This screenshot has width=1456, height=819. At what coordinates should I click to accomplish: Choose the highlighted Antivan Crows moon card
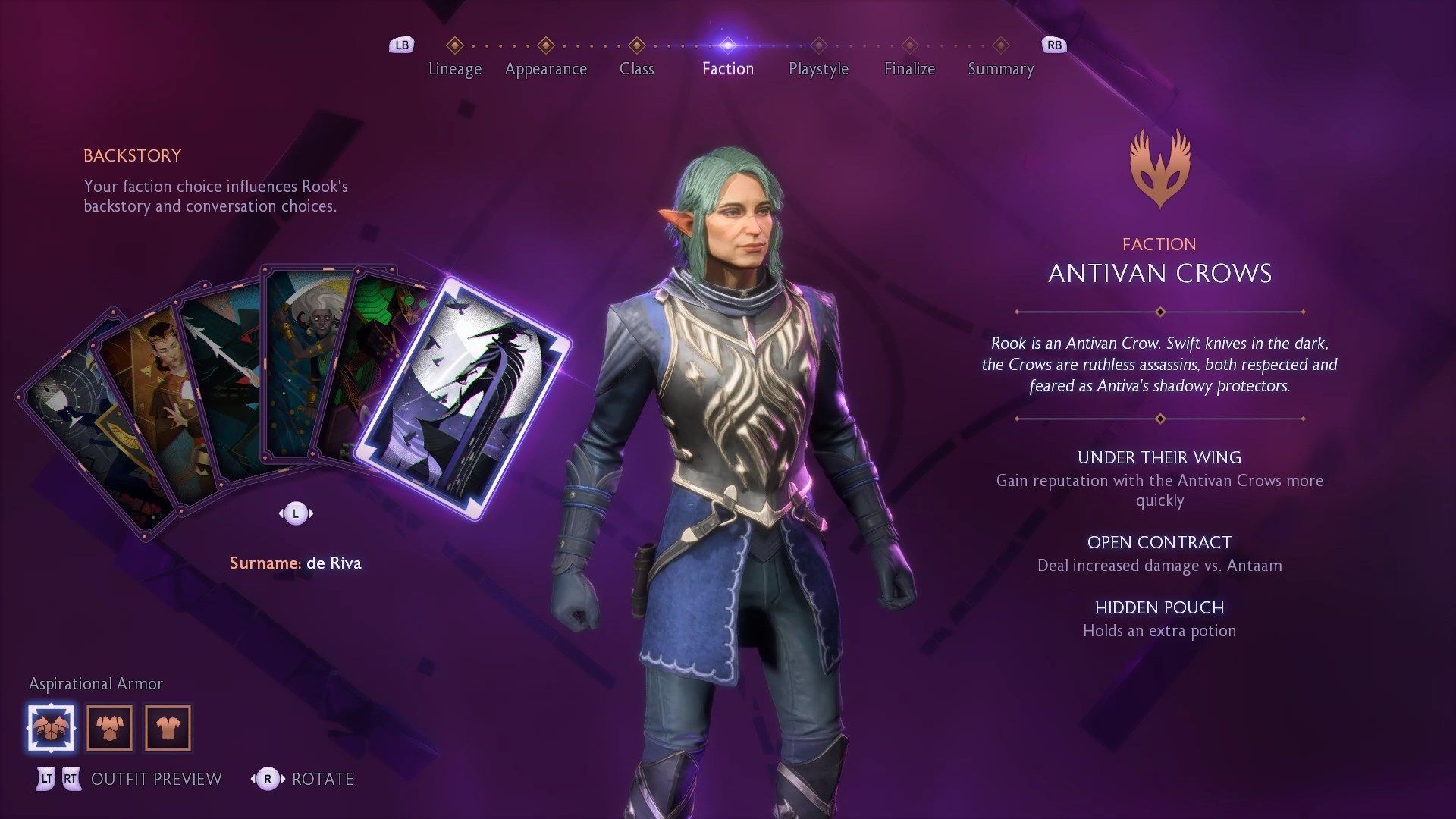point(463,398)
